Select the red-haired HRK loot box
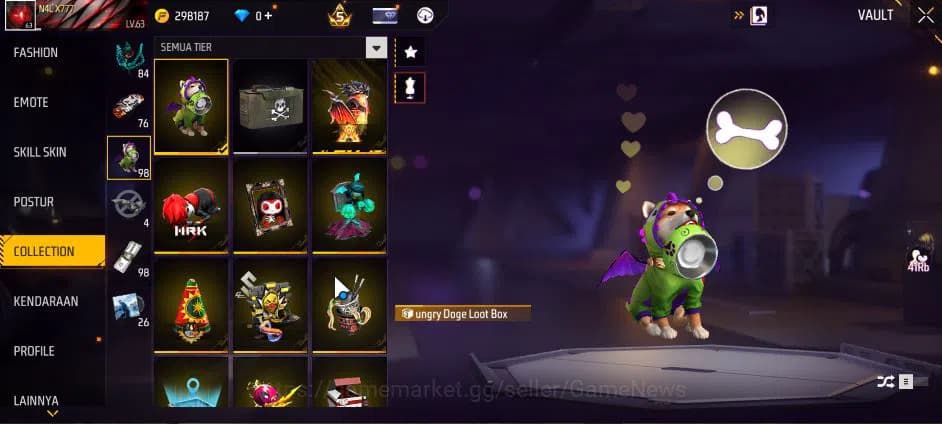Viewport: 942px width, 424px height. click(x=191, y=204)
